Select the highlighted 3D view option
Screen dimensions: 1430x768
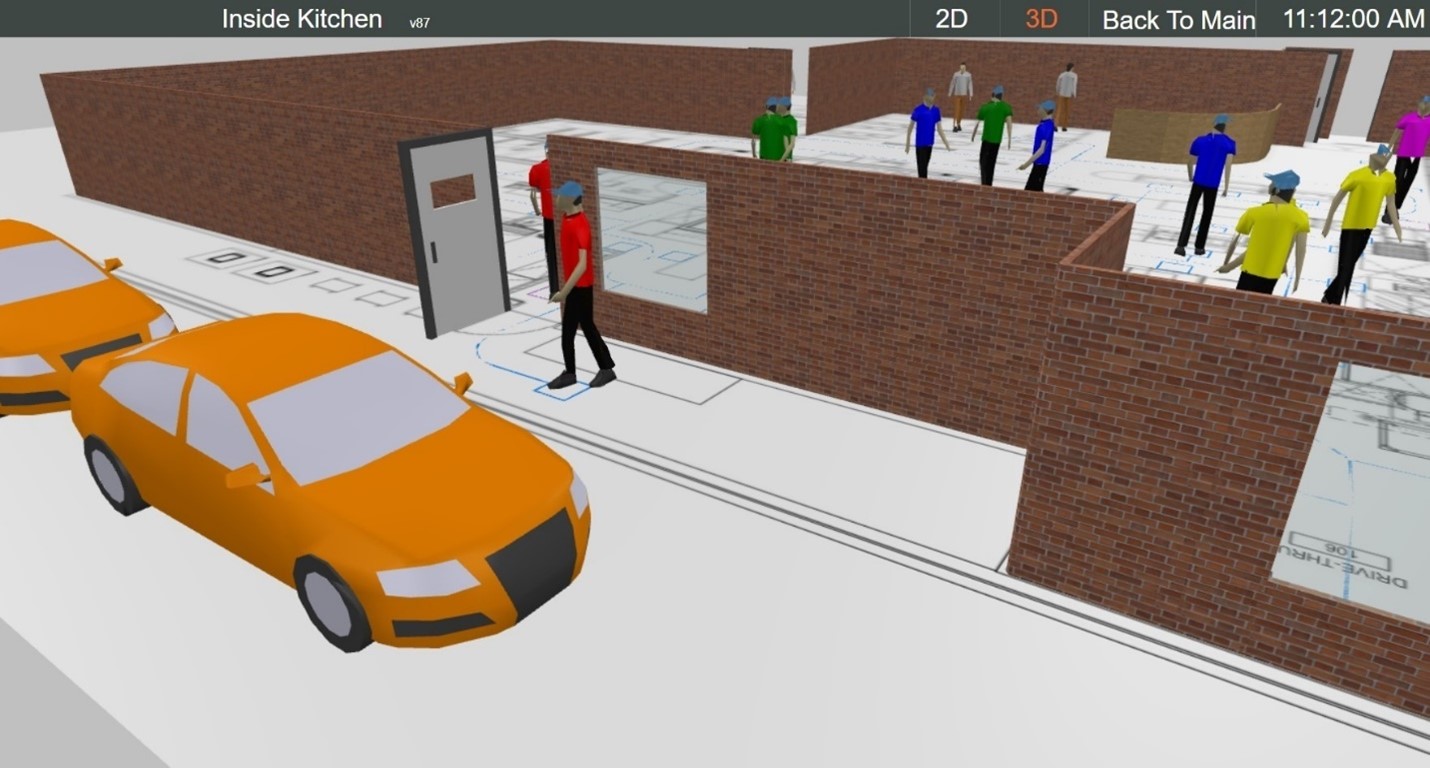[1040, 18]
